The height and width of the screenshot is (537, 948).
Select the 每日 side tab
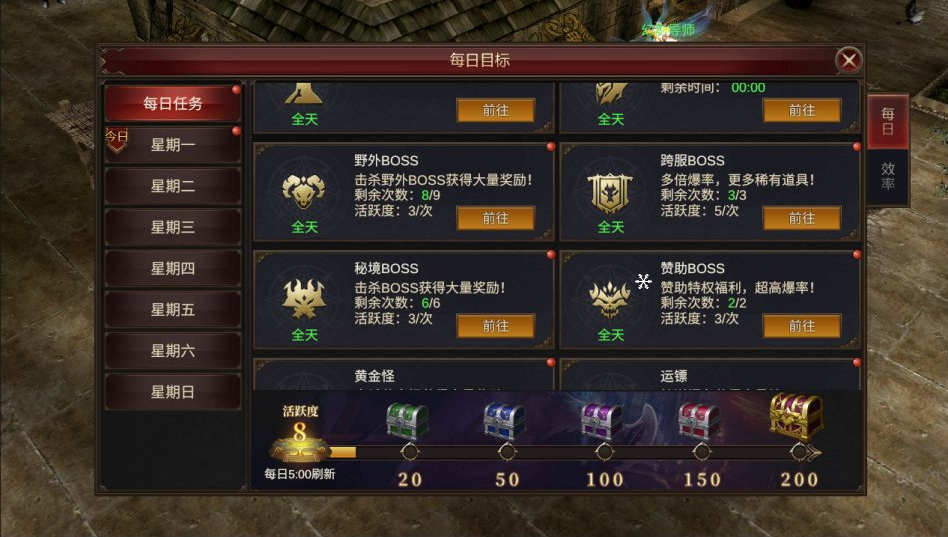888,122
